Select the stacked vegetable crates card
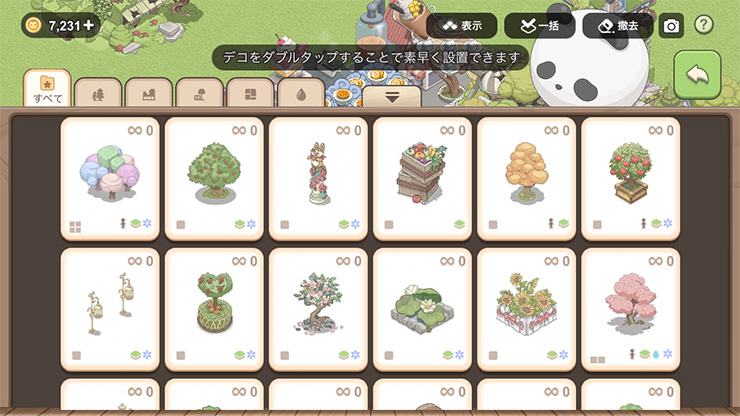 (422, 178)
